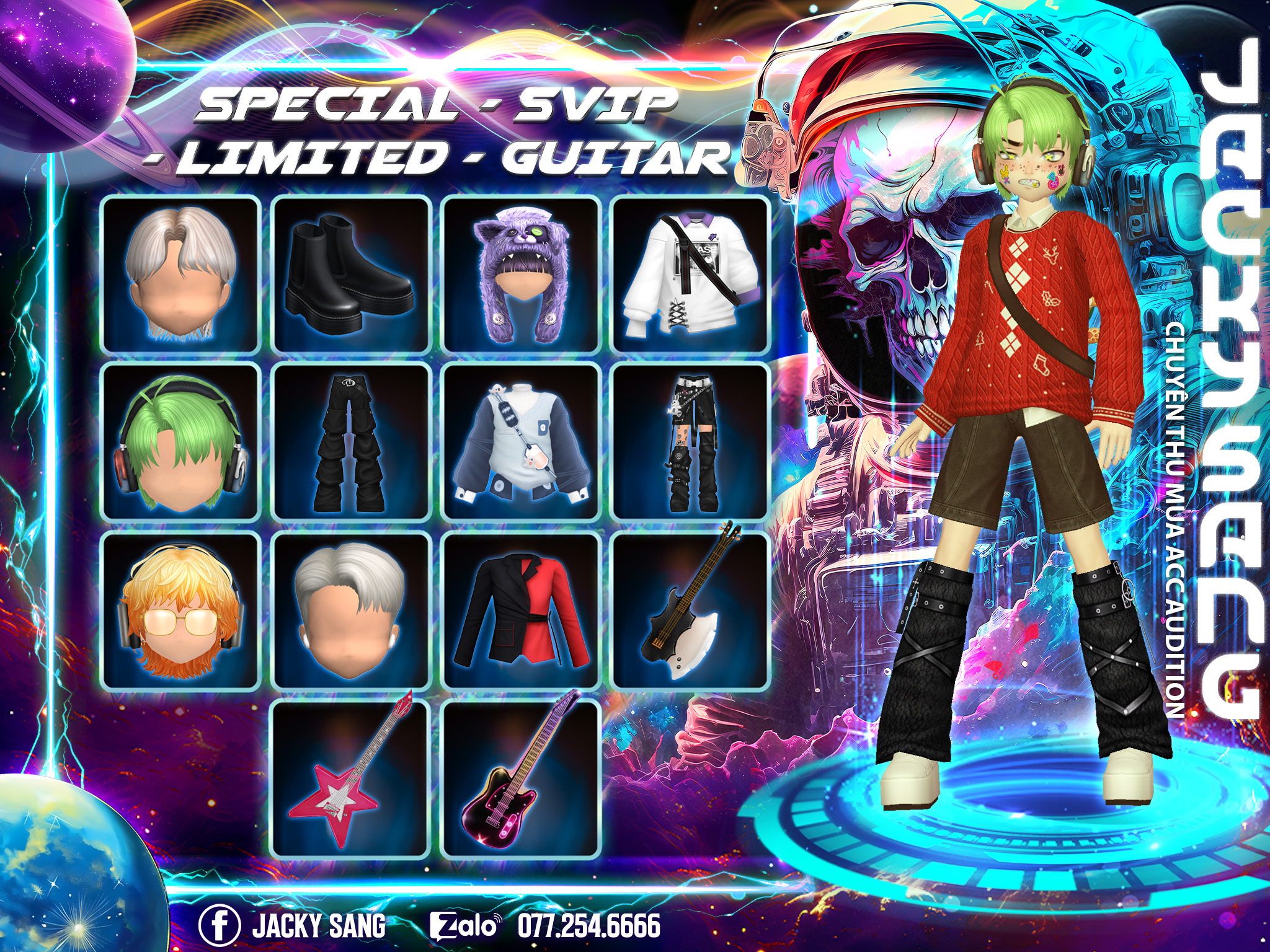Select the black shorts with leg warmers
The image size is (1270, 952).
[690, 442]
